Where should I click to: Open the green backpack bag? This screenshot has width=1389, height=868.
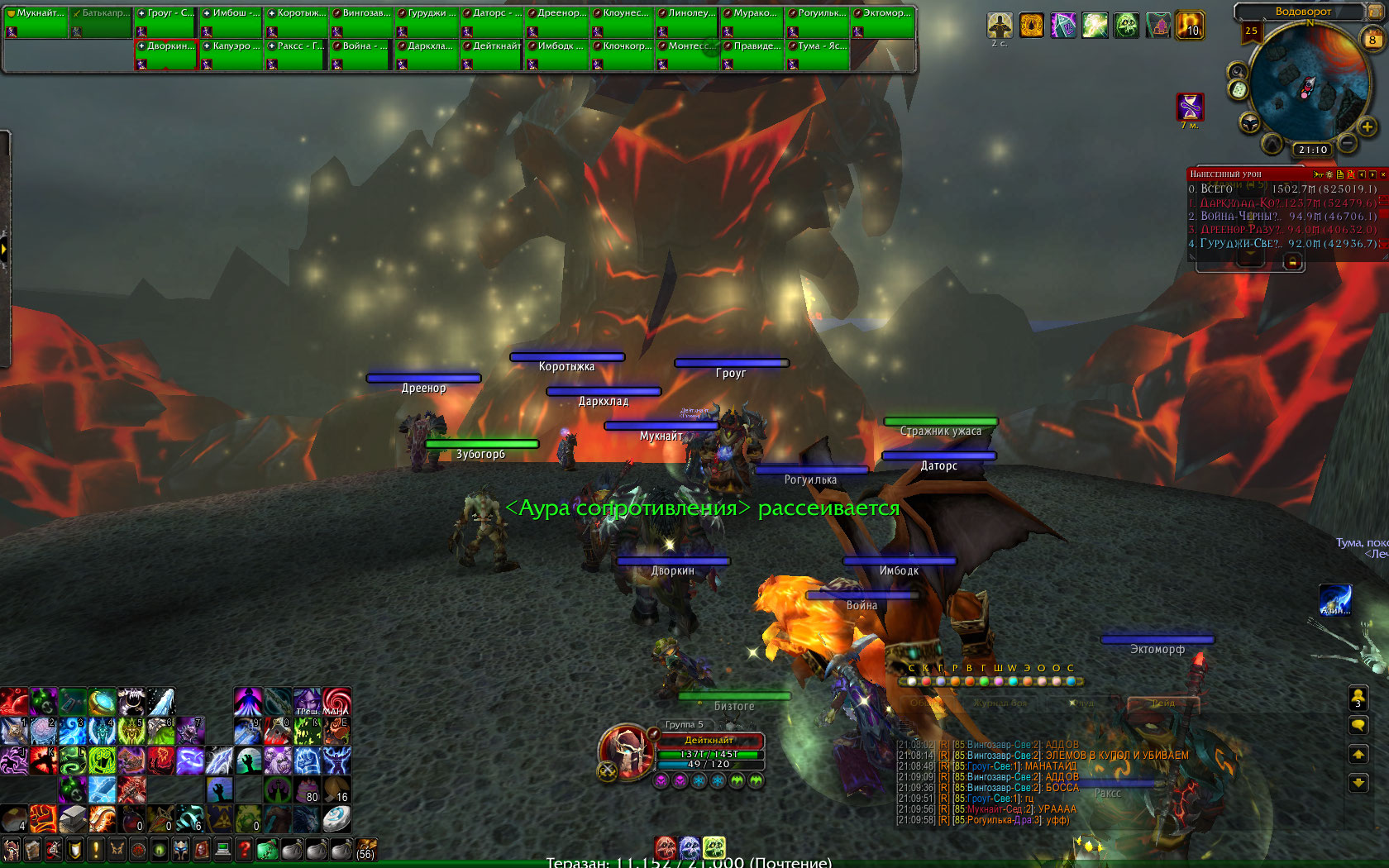coord(267,849)
